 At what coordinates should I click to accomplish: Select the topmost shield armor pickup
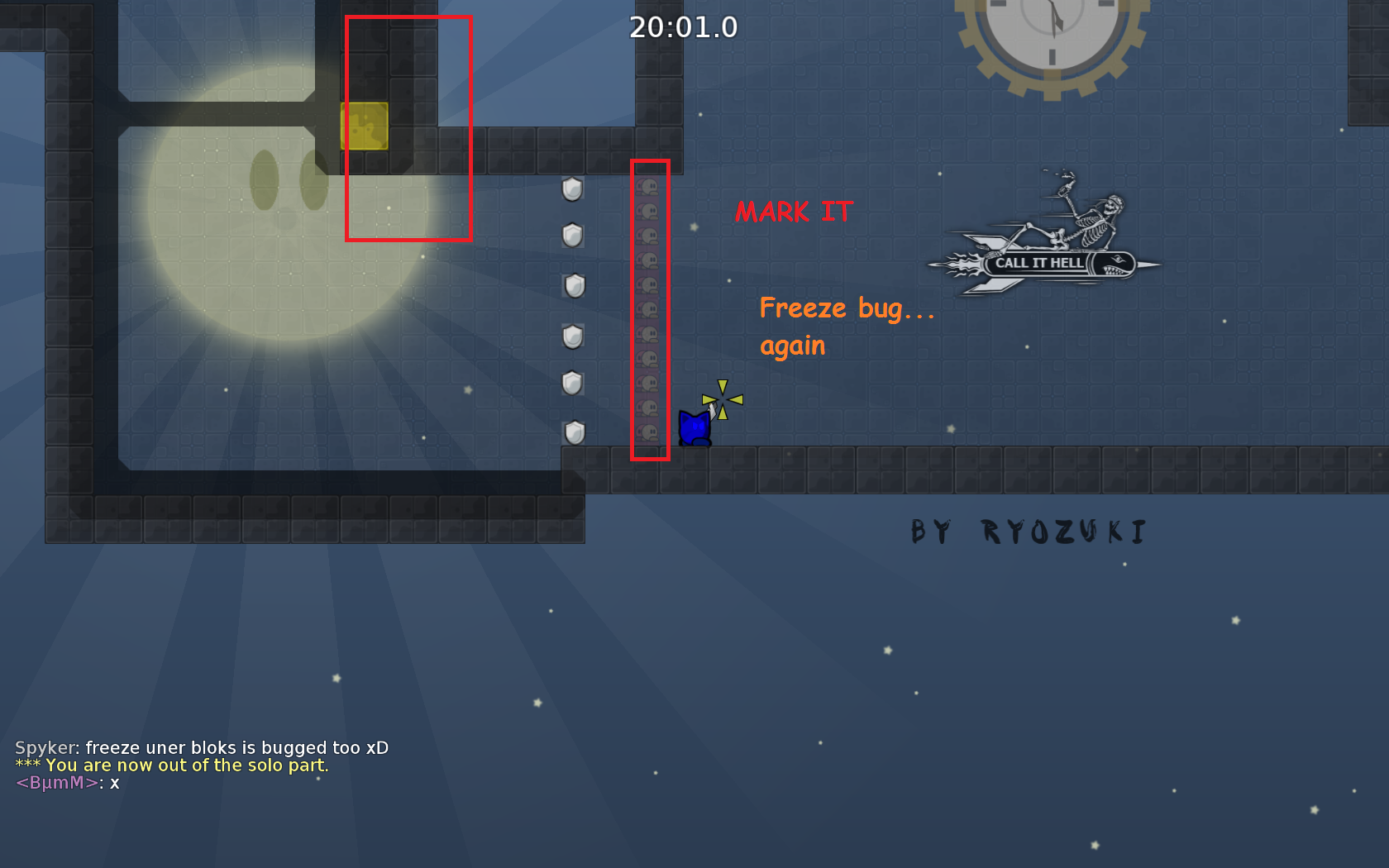coord(573,188)
